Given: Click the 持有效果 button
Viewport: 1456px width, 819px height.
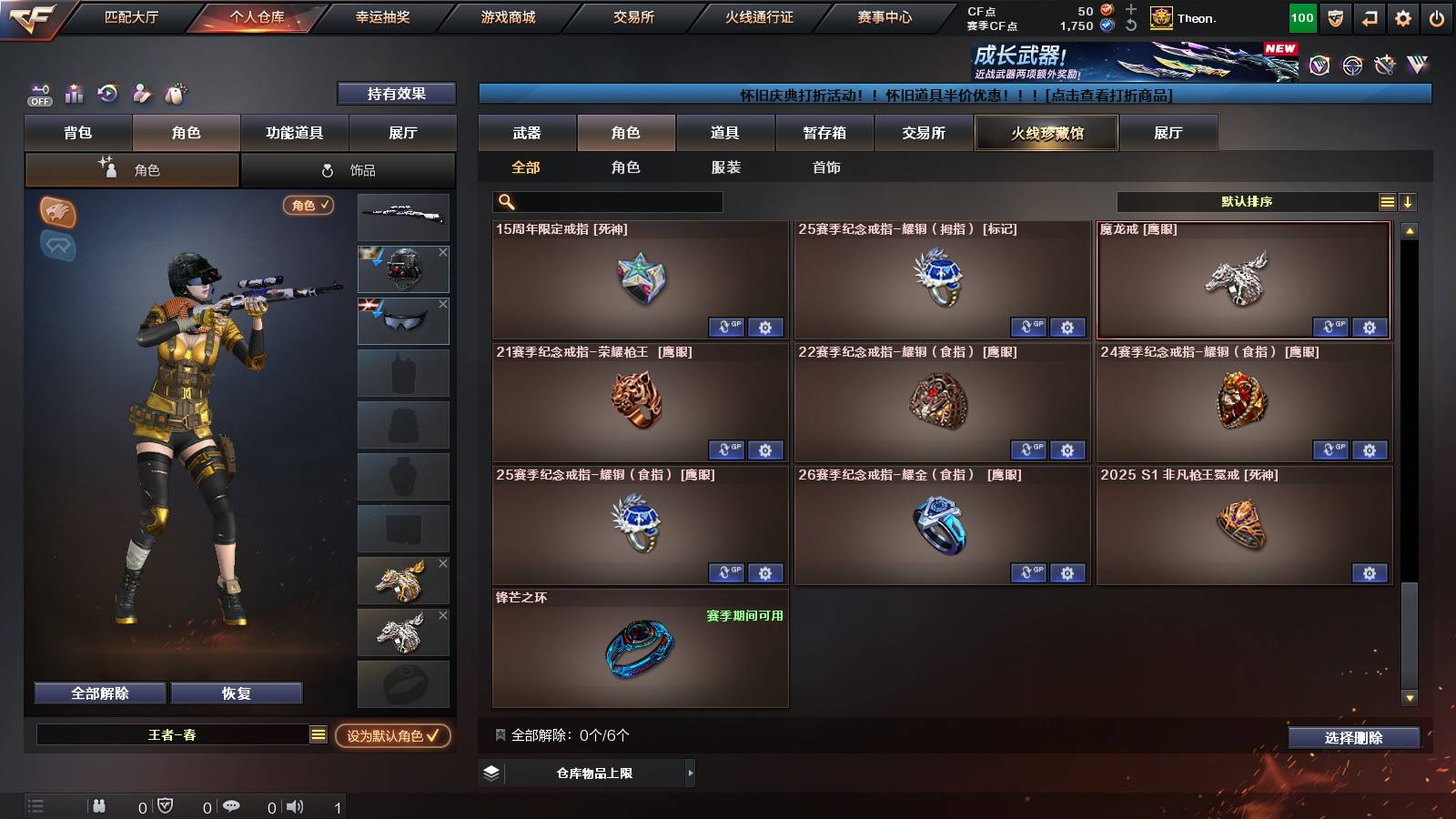Looking at the screenshot, I should [x=397, y=94].
